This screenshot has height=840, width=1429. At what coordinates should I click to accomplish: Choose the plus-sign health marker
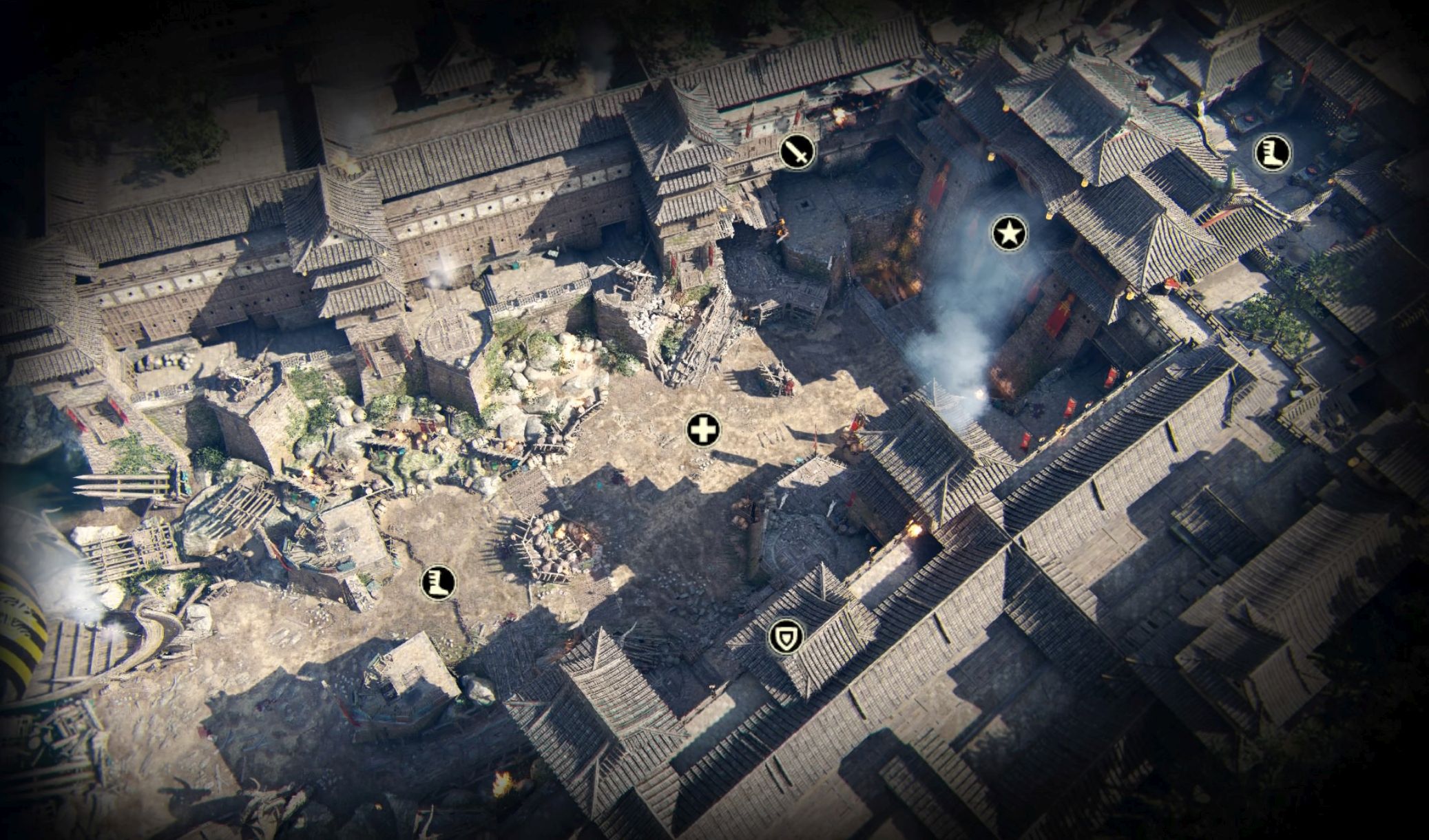[703, 431]
